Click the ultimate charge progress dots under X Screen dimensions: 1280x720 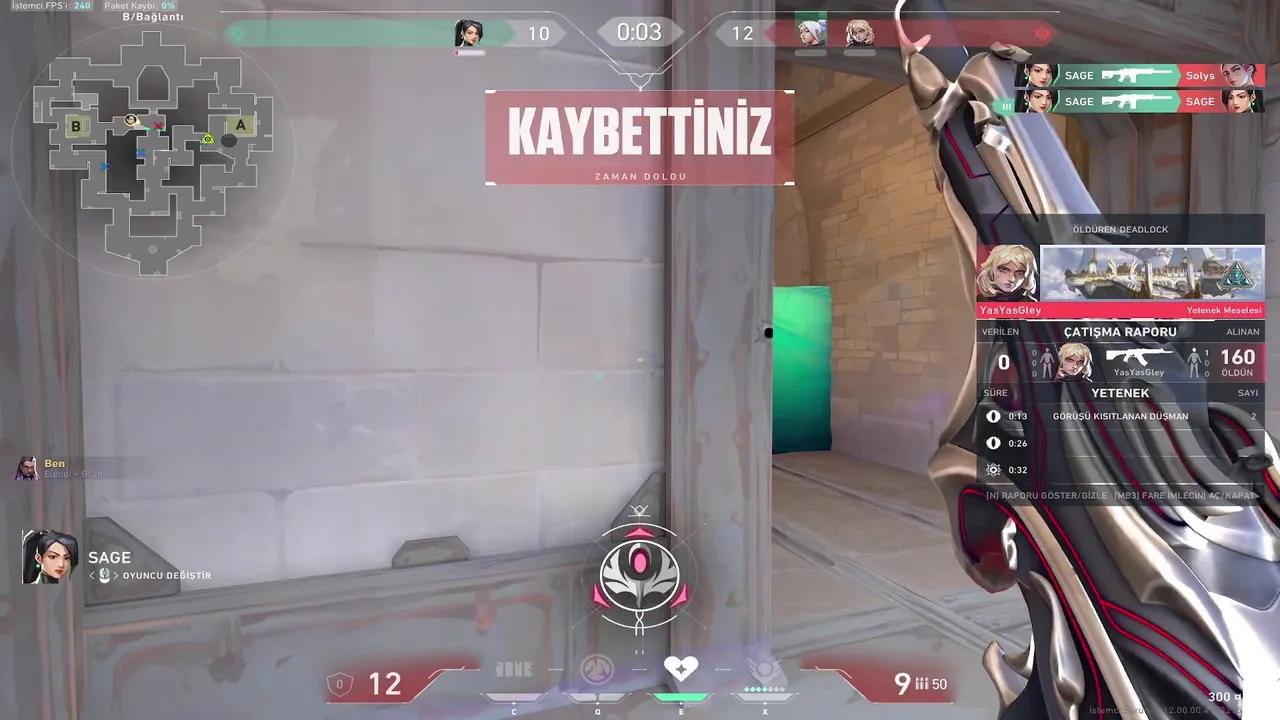click(763, 689)
